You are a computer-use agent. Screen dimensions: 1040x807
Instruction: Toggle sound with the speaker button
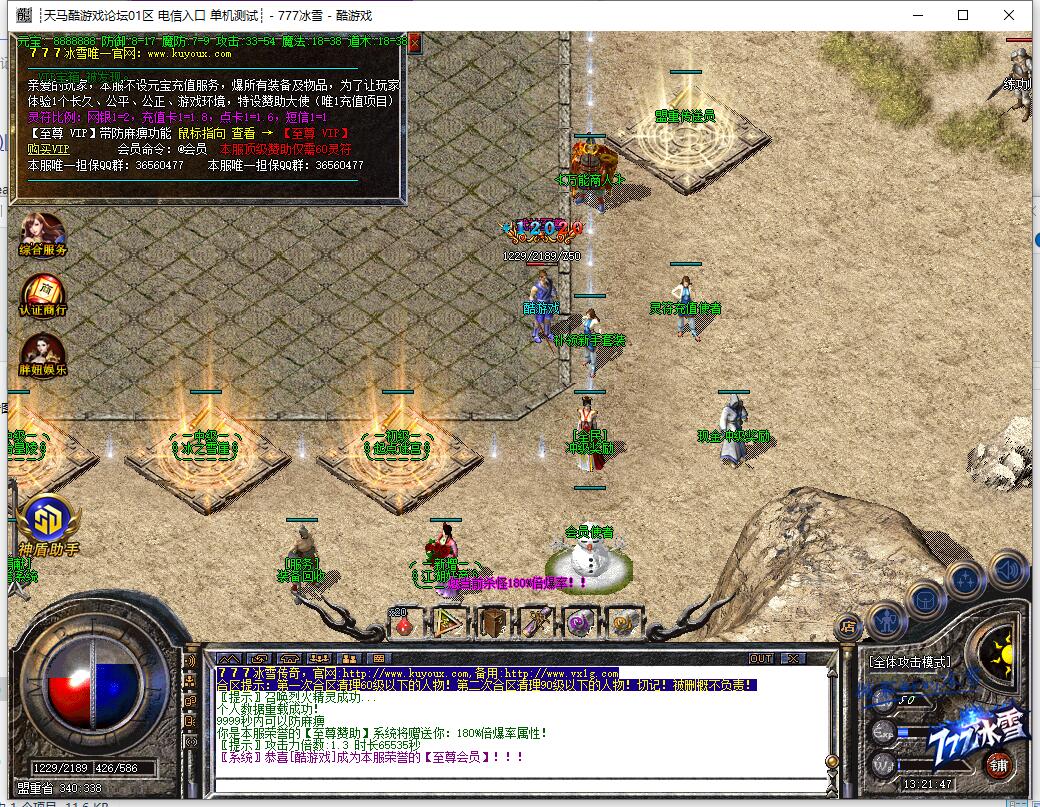1008,569
